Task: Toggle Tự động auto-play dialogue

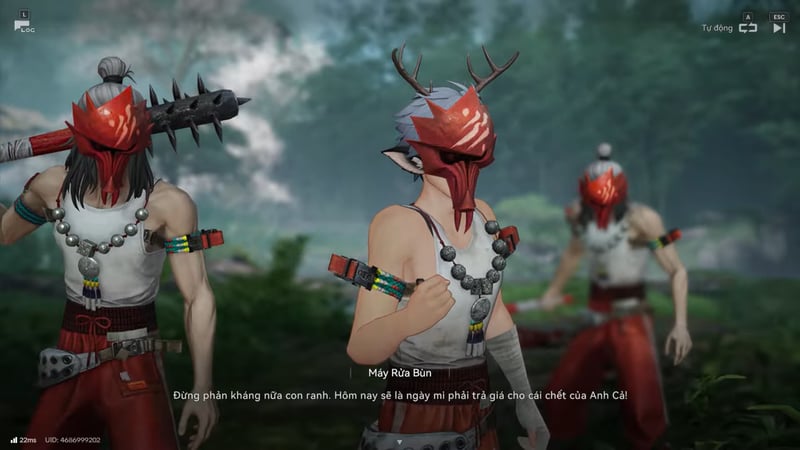Action: (747, 28)
